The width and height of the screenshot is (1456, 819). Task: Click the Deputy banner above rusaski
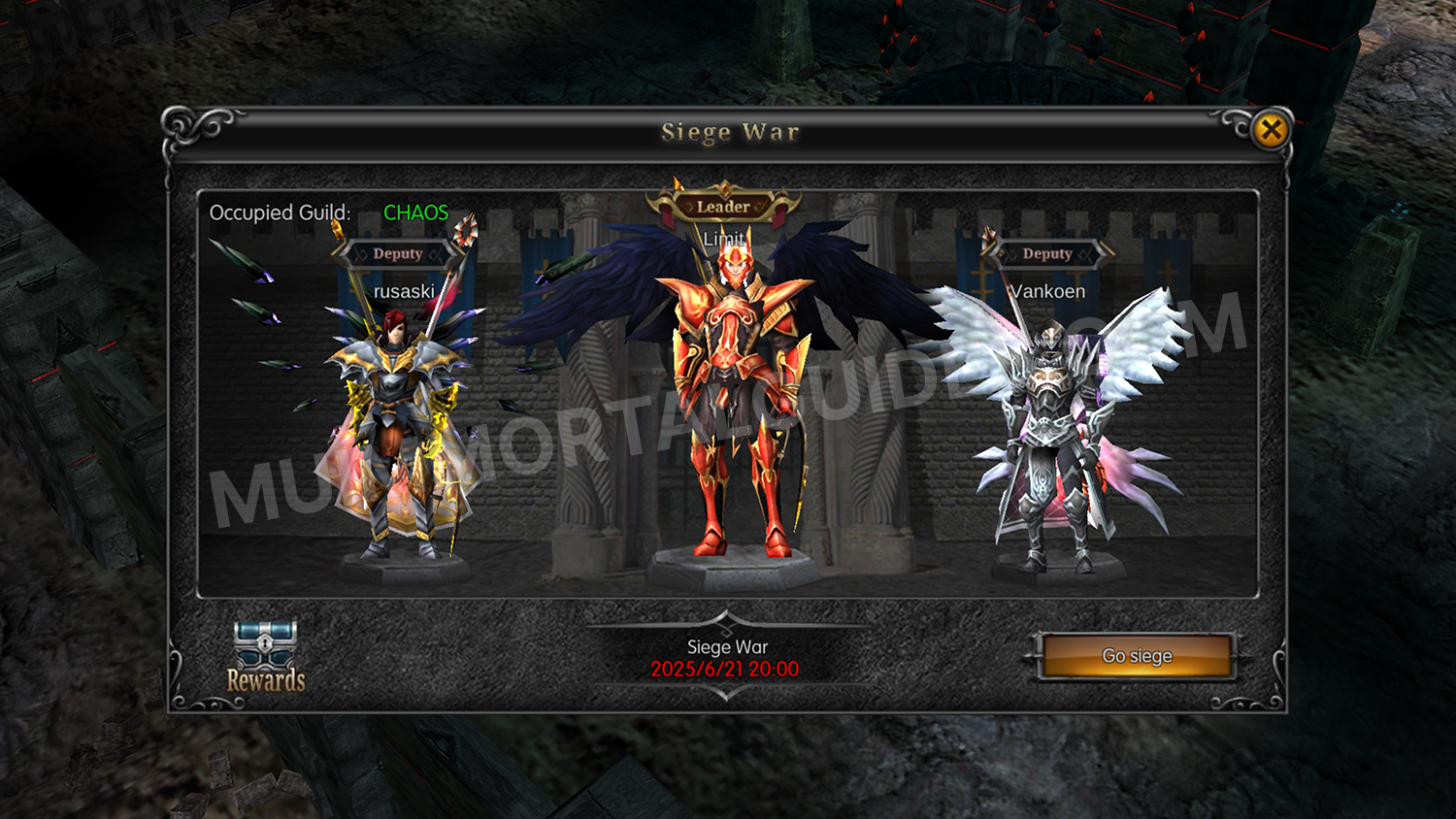click(400, 254)
